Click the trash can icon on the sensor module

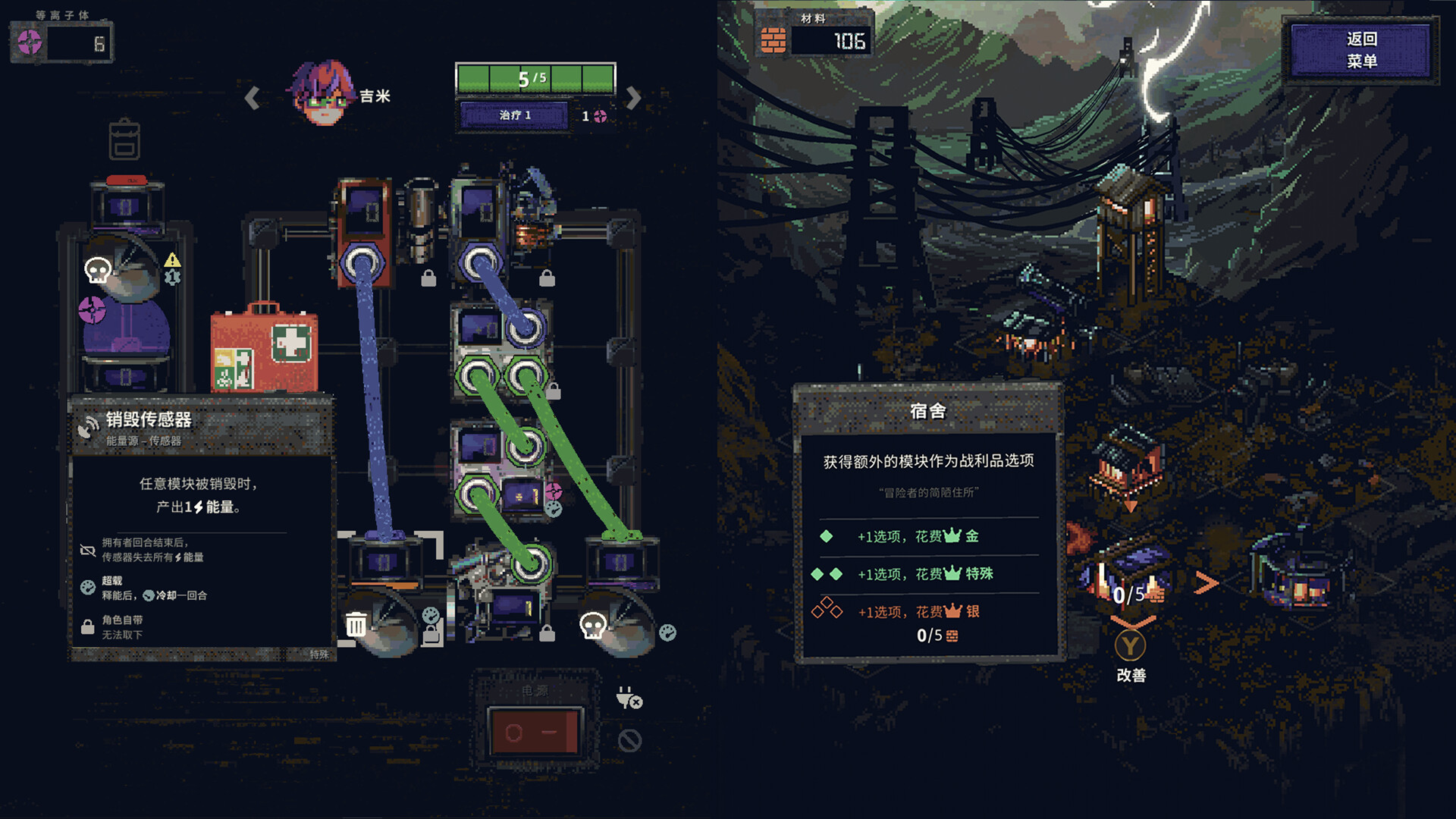click(x=356, y=625)
